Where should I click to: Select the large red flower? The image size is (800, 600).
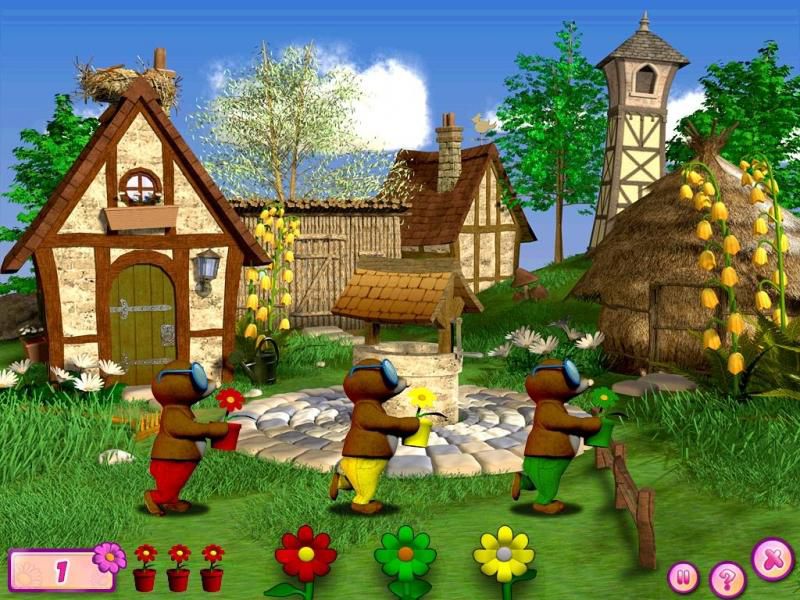click(x=306, y=553)
